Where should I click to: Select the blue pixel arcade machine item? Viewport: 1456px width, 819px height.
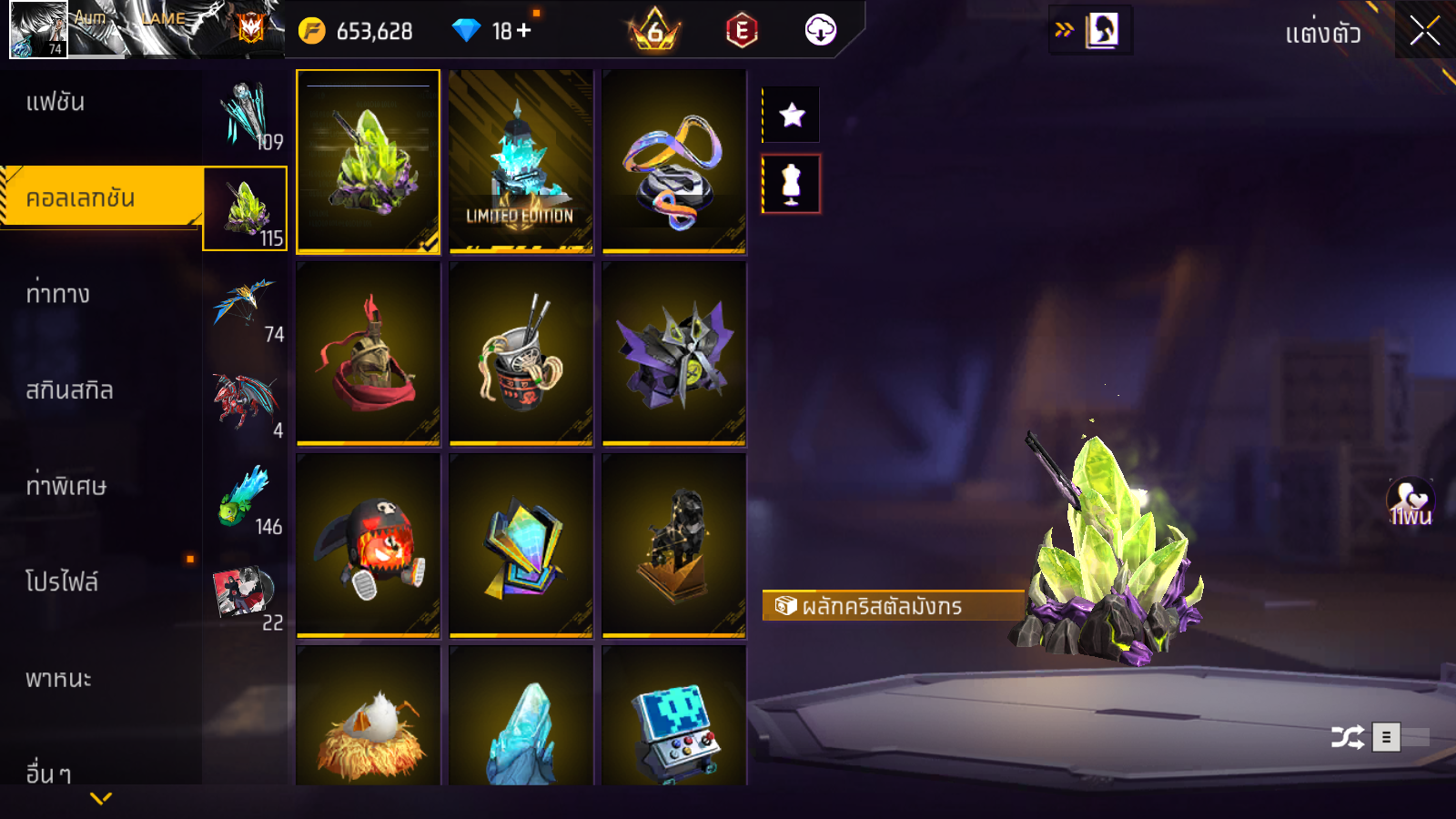click(x=674, y=719)
